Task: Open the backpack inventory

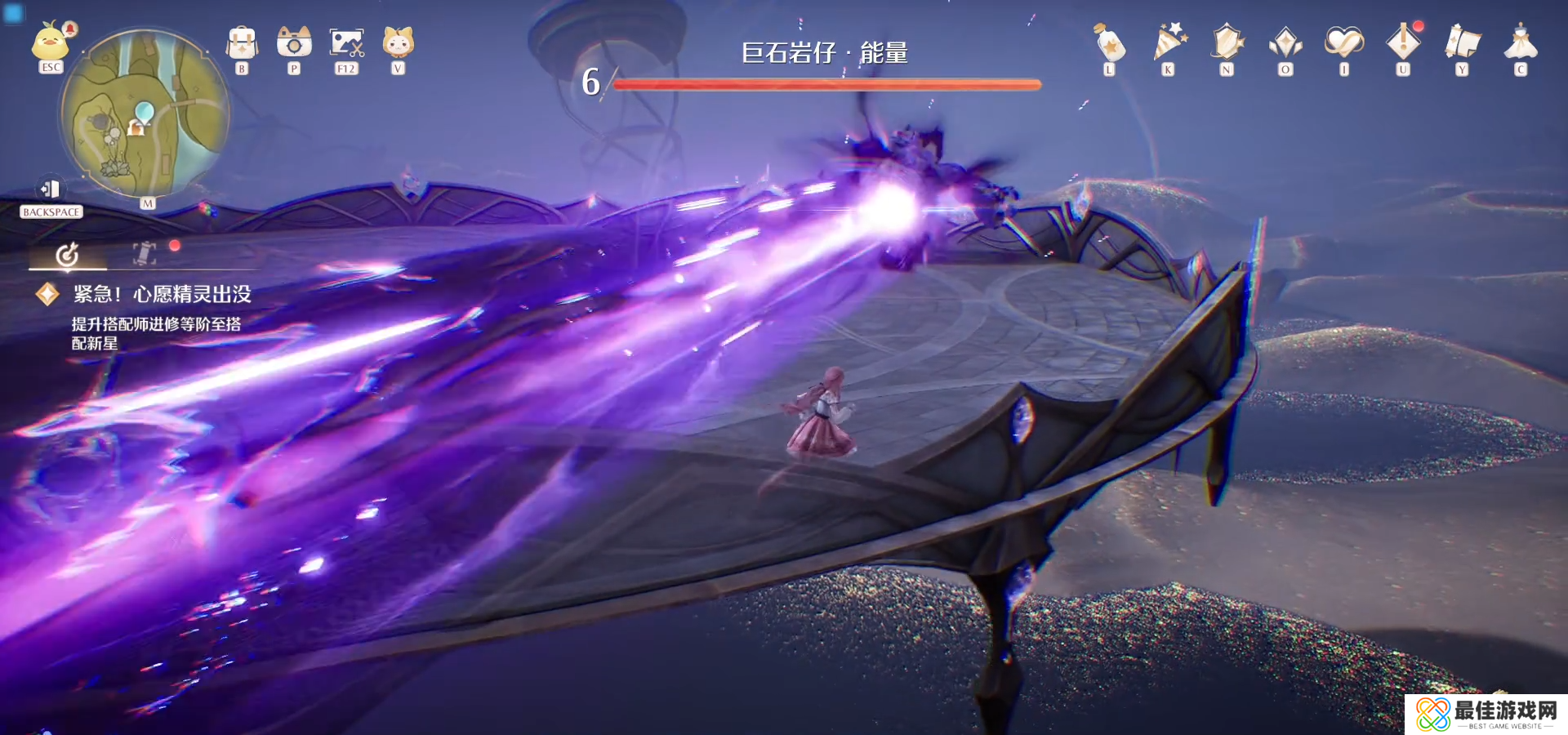Action: click(x=242, y=43)
